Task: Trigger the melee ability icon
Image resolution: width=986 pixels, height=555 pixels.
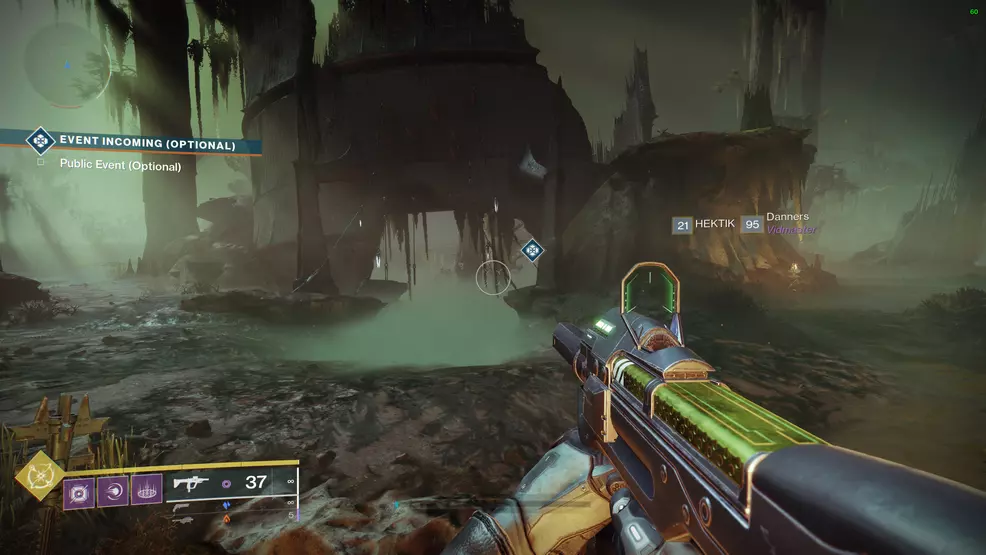Action: [113, 491]
